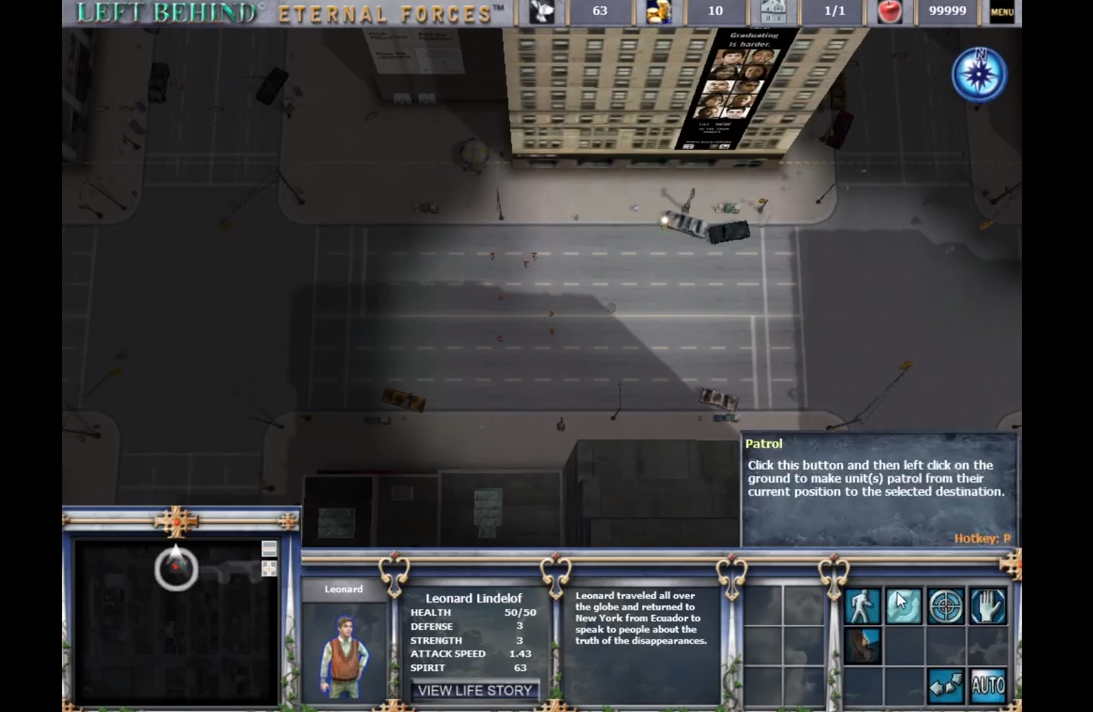The height and width of the screenshot is (712, 1093).
Task: Toggle the AUTO button
Action: coord(988,685)
